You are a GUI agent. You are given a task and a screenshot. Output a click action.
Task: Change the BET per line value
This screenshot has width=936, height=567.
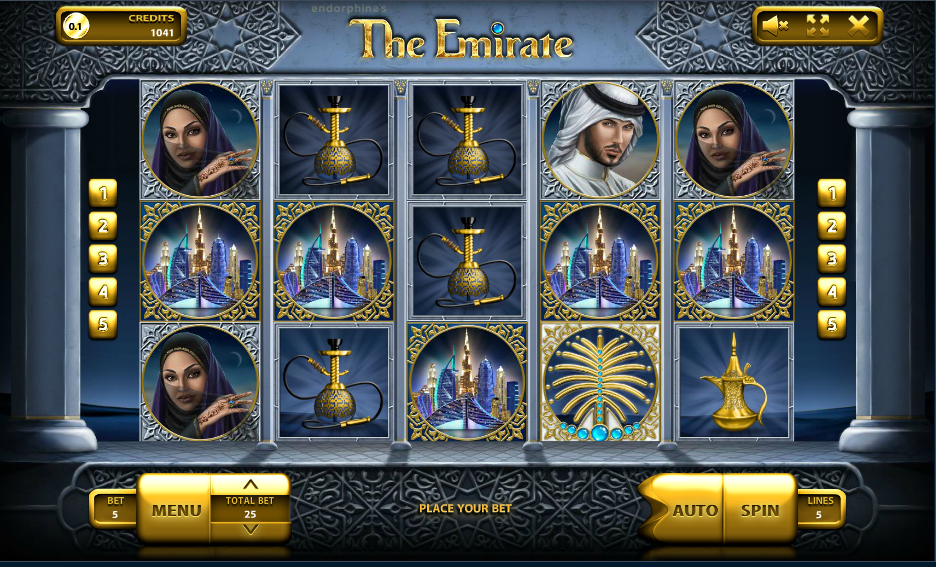click(x=114, y=509)
